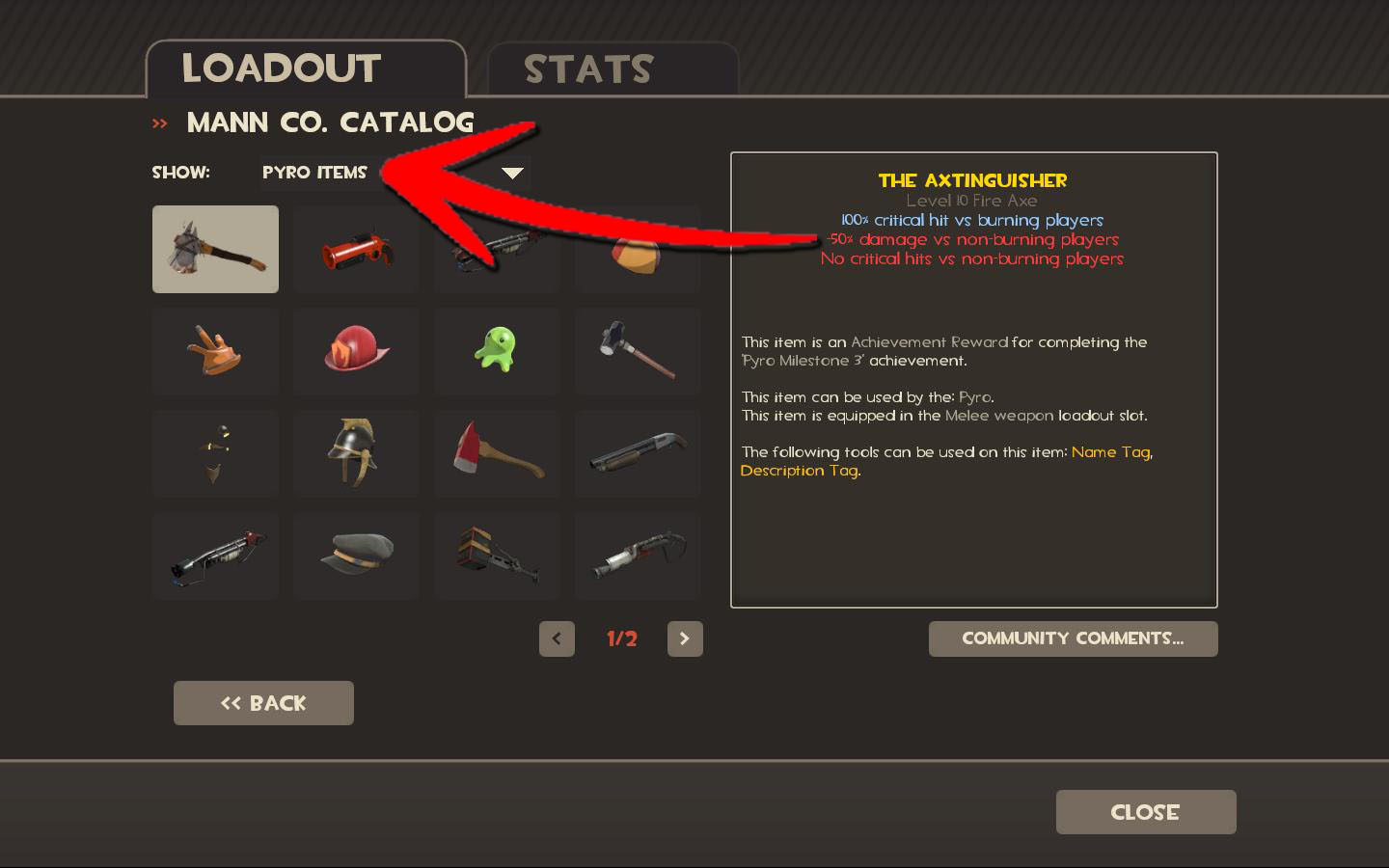Image resolution: width=1389 pixels, height=868 pixels.
Task: Go to next catalog page with right arrow
Action: 685,638
